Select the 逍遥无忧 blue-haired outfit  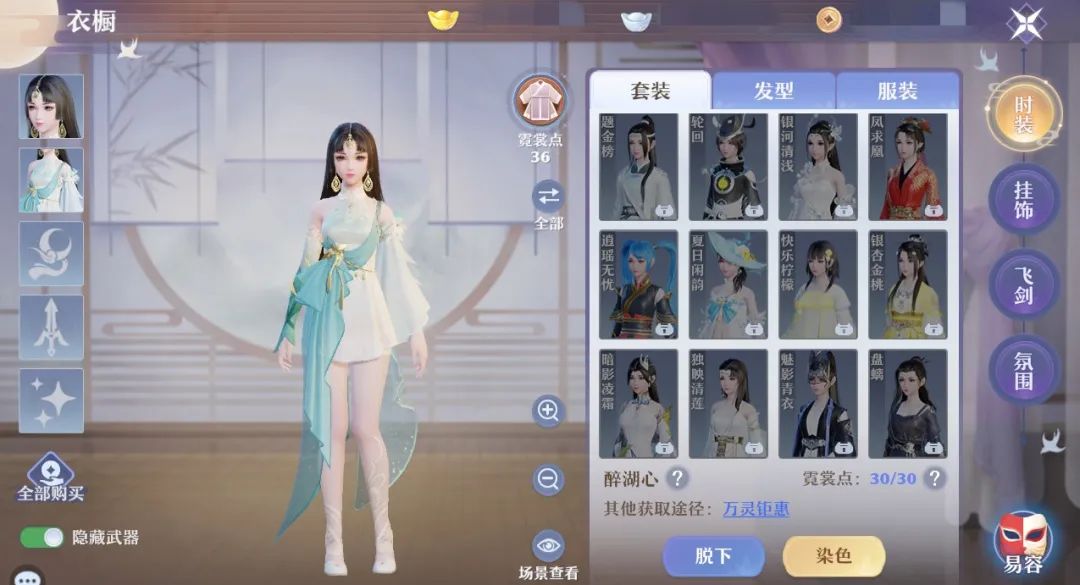pyautogui.click(x=638, y=285)
